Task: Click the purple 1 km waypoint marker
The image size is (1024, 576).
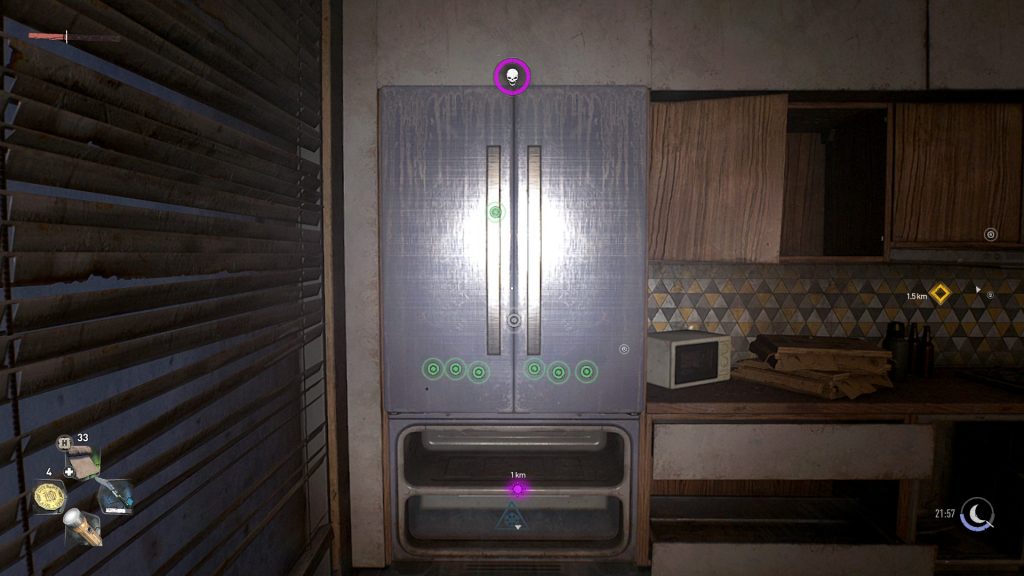Action: pyautogui.click(x=517, y=489)
